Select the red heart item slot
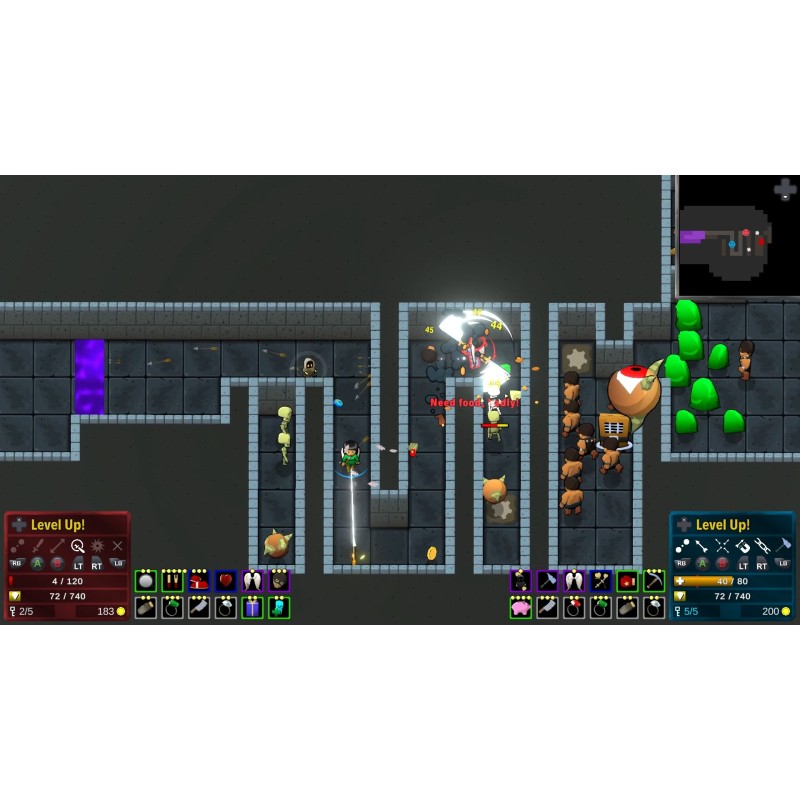Screen dimensions: 800x800 pyautogui.click(x=226, y=581)
